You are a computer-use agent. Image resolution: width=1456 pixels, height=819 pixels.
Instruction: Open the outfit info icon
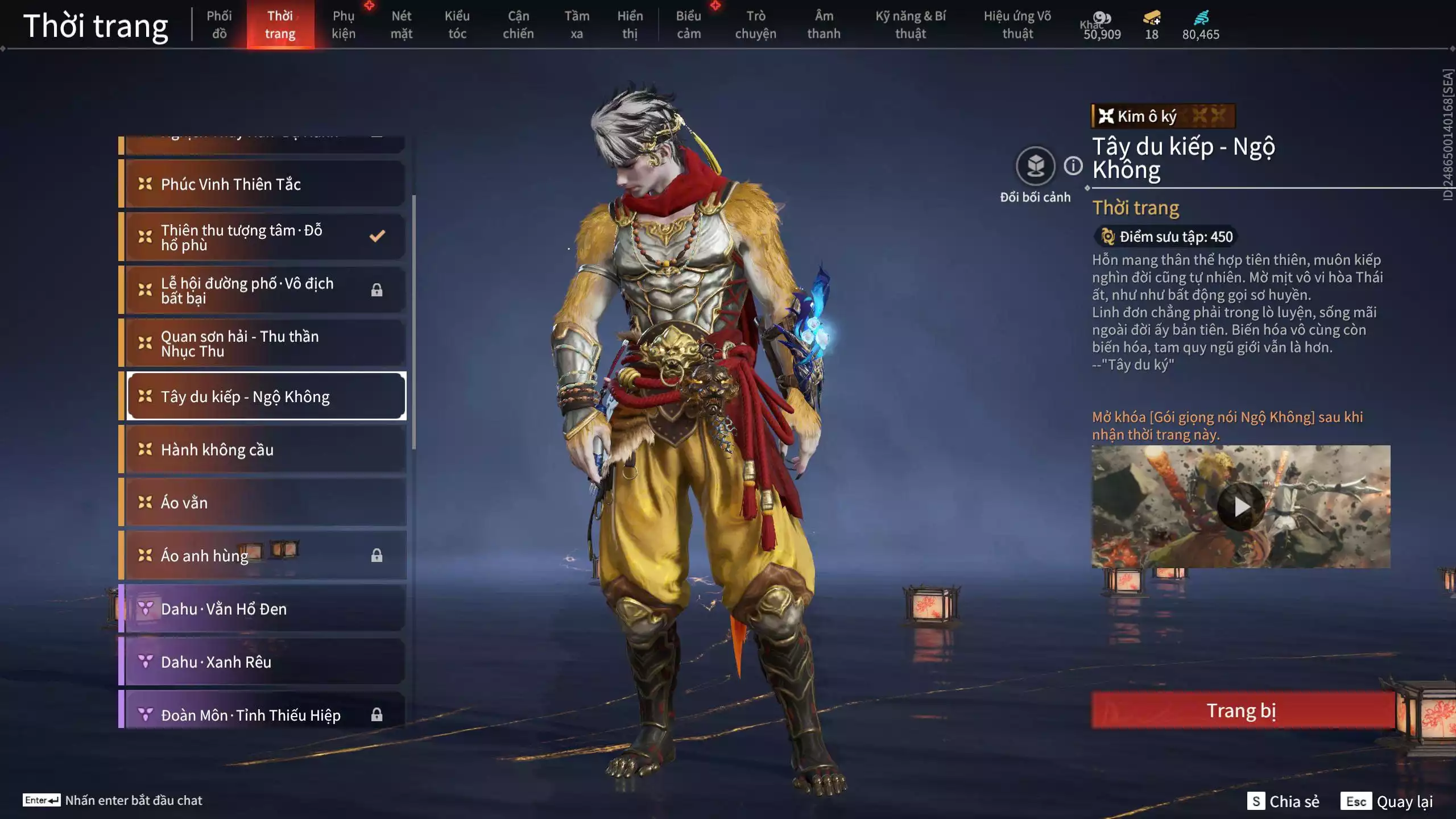pos(1073,166)
